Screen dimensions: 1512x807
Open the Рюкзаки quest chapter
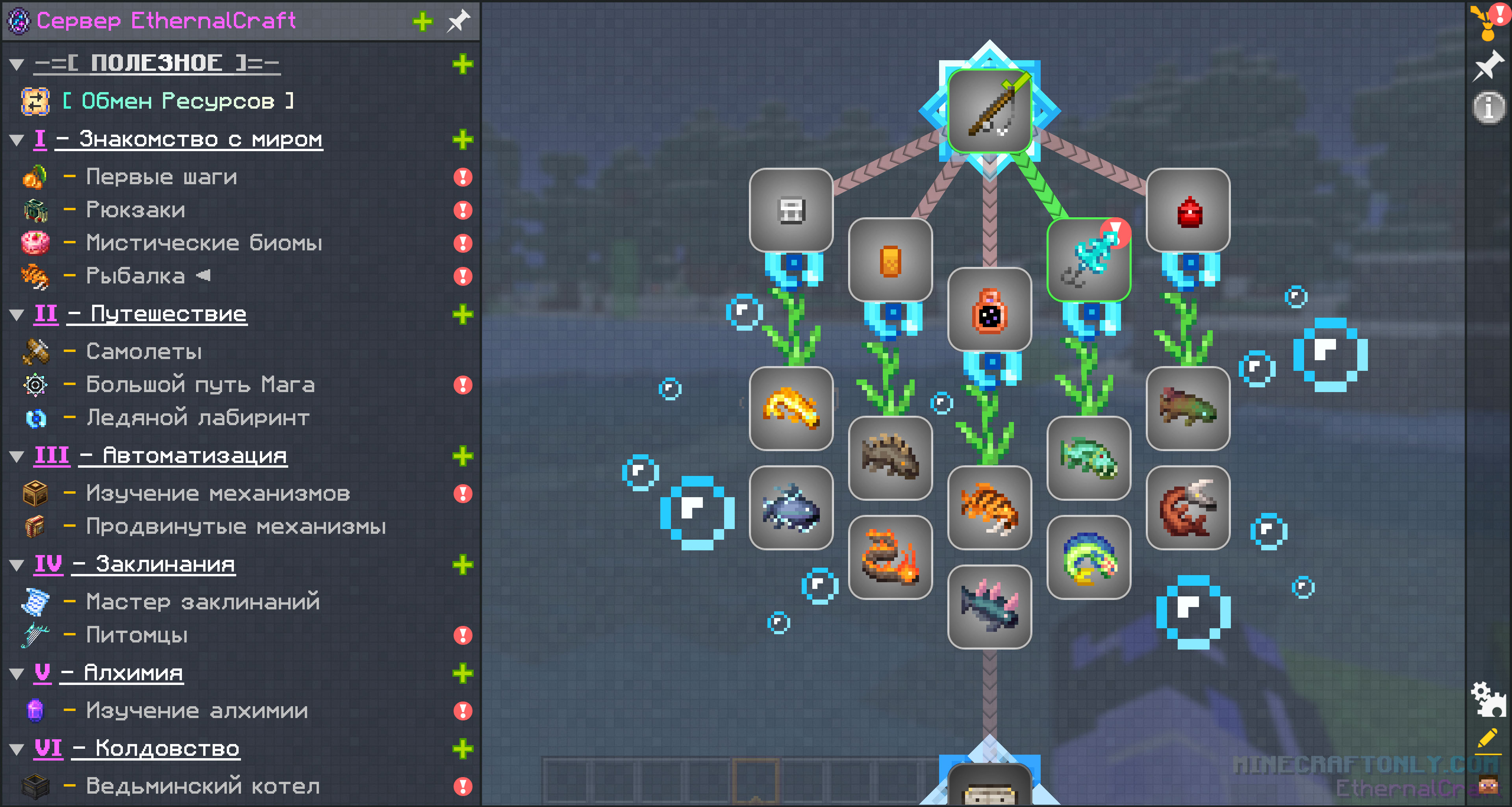[135, 209]
